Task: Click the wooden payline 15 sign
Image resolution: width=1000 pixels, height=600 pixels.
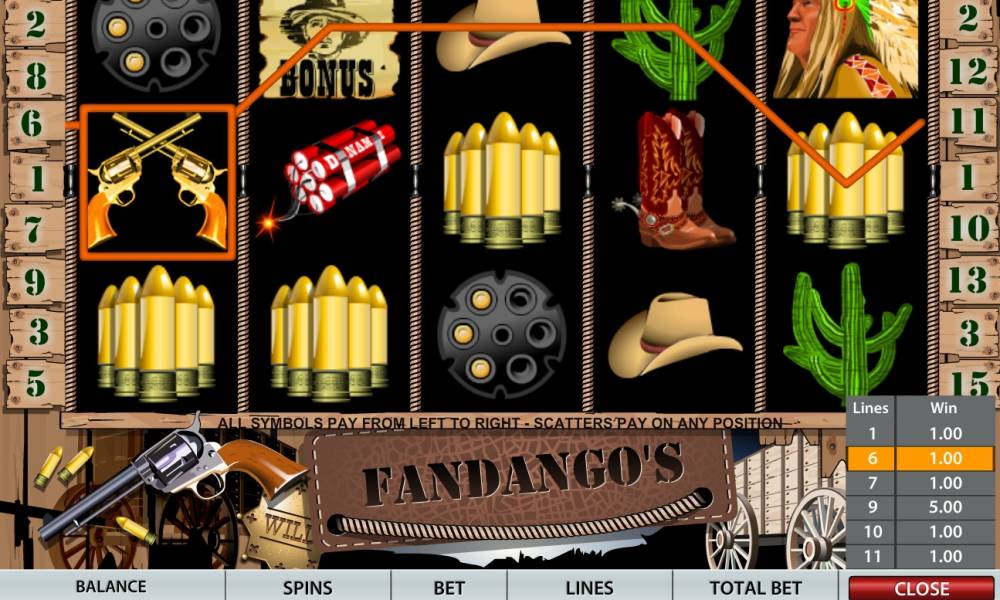Action: pos(968,382)
